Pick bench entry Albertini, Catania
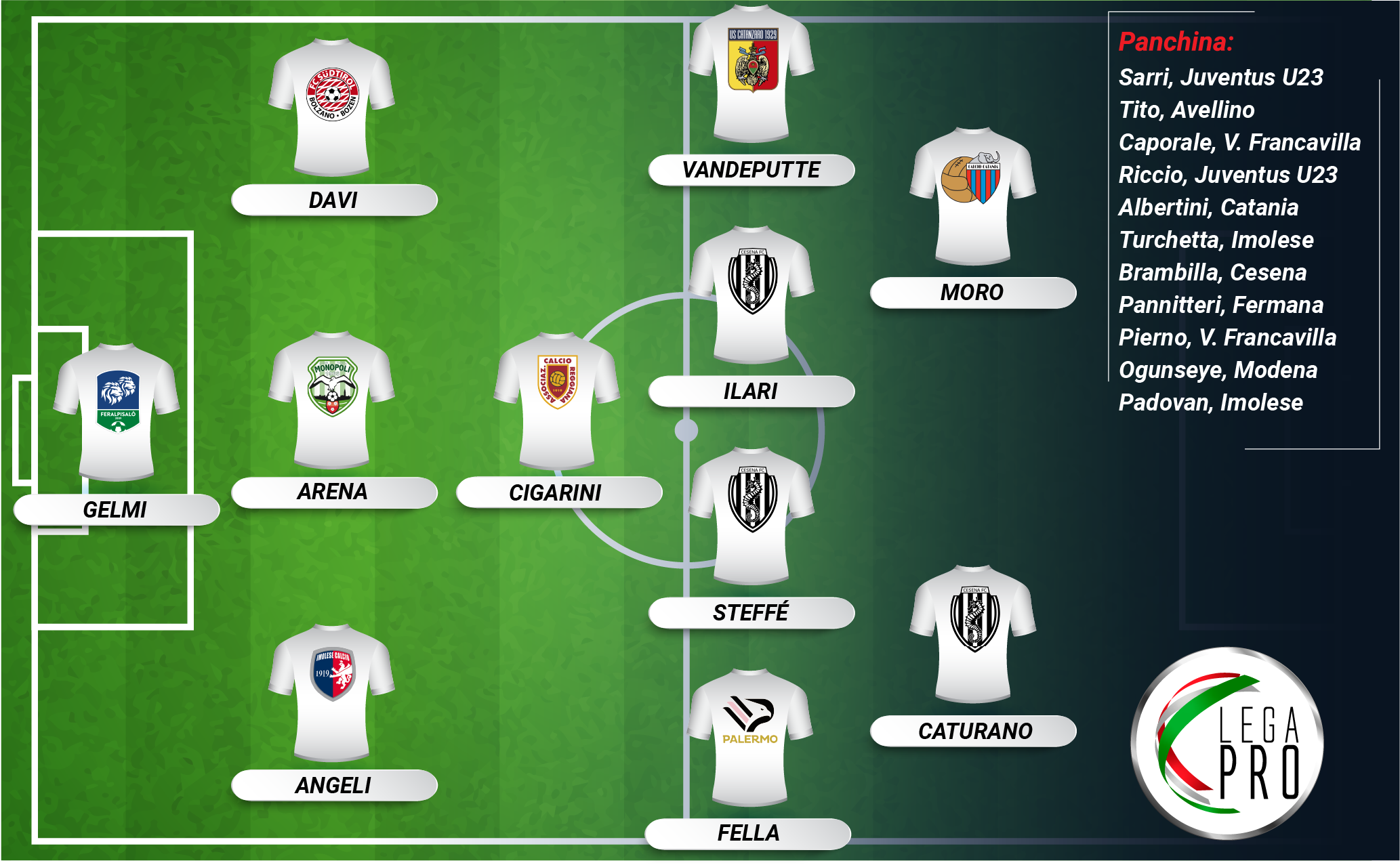 [1208, 207]
